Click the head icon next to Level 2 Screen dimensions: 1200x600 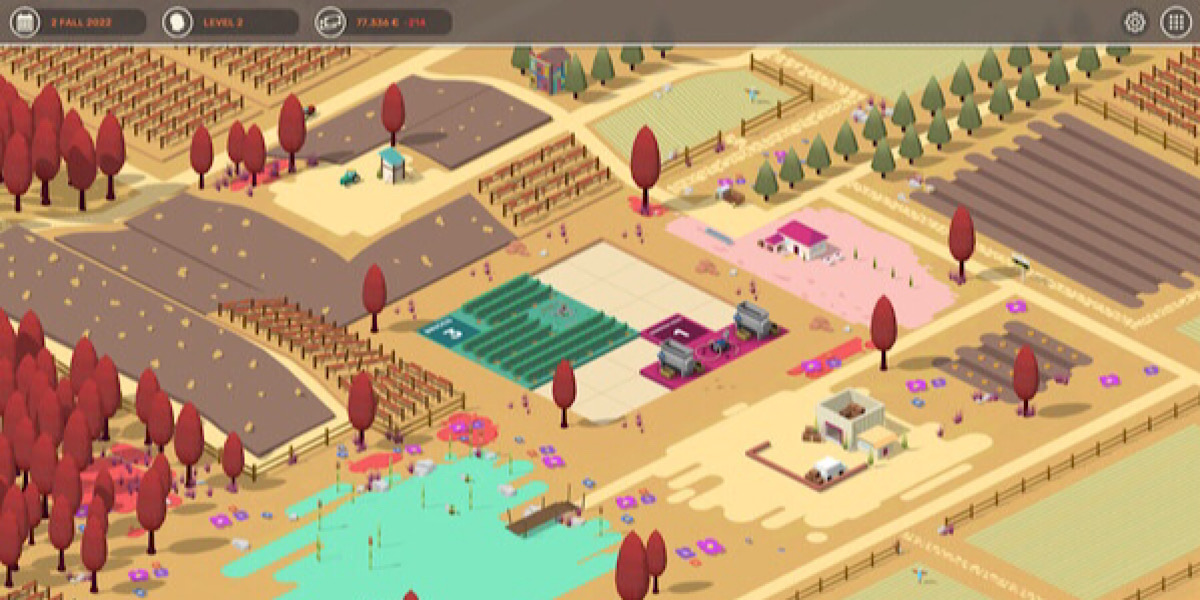click(x=177, y=22)
